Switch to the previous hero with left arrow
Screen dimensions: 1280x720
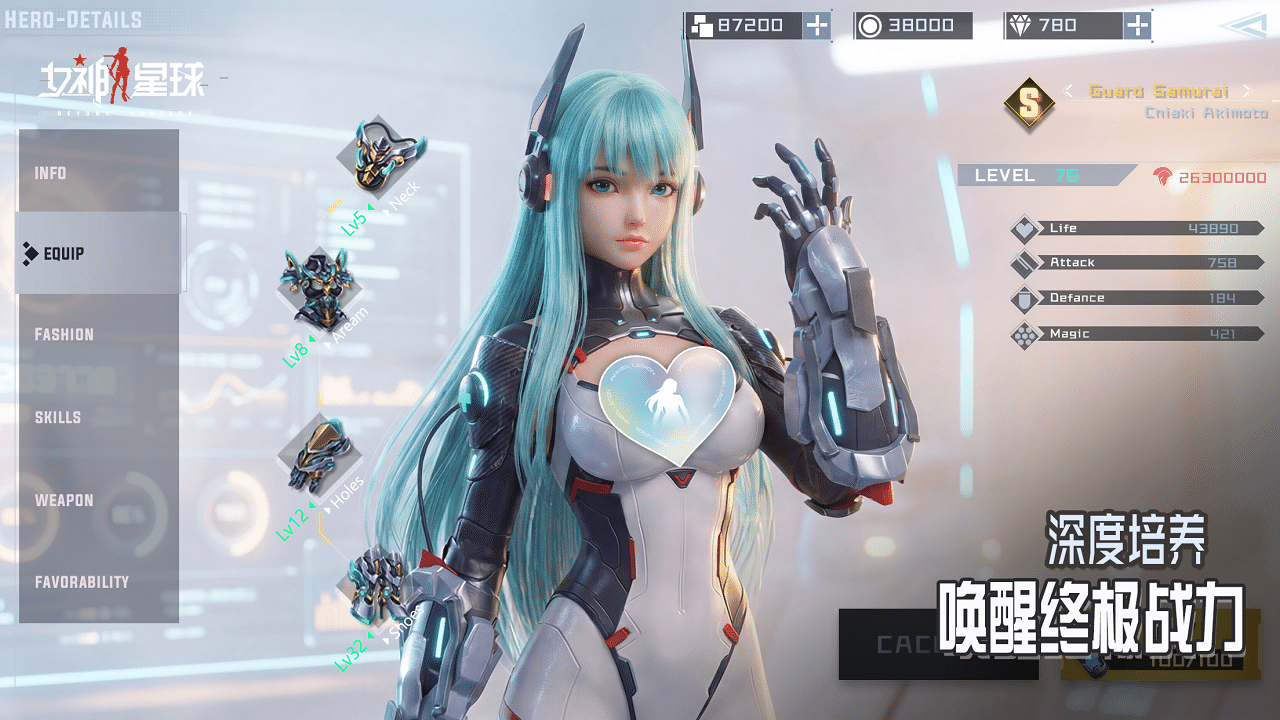[x=1068, y=91]
